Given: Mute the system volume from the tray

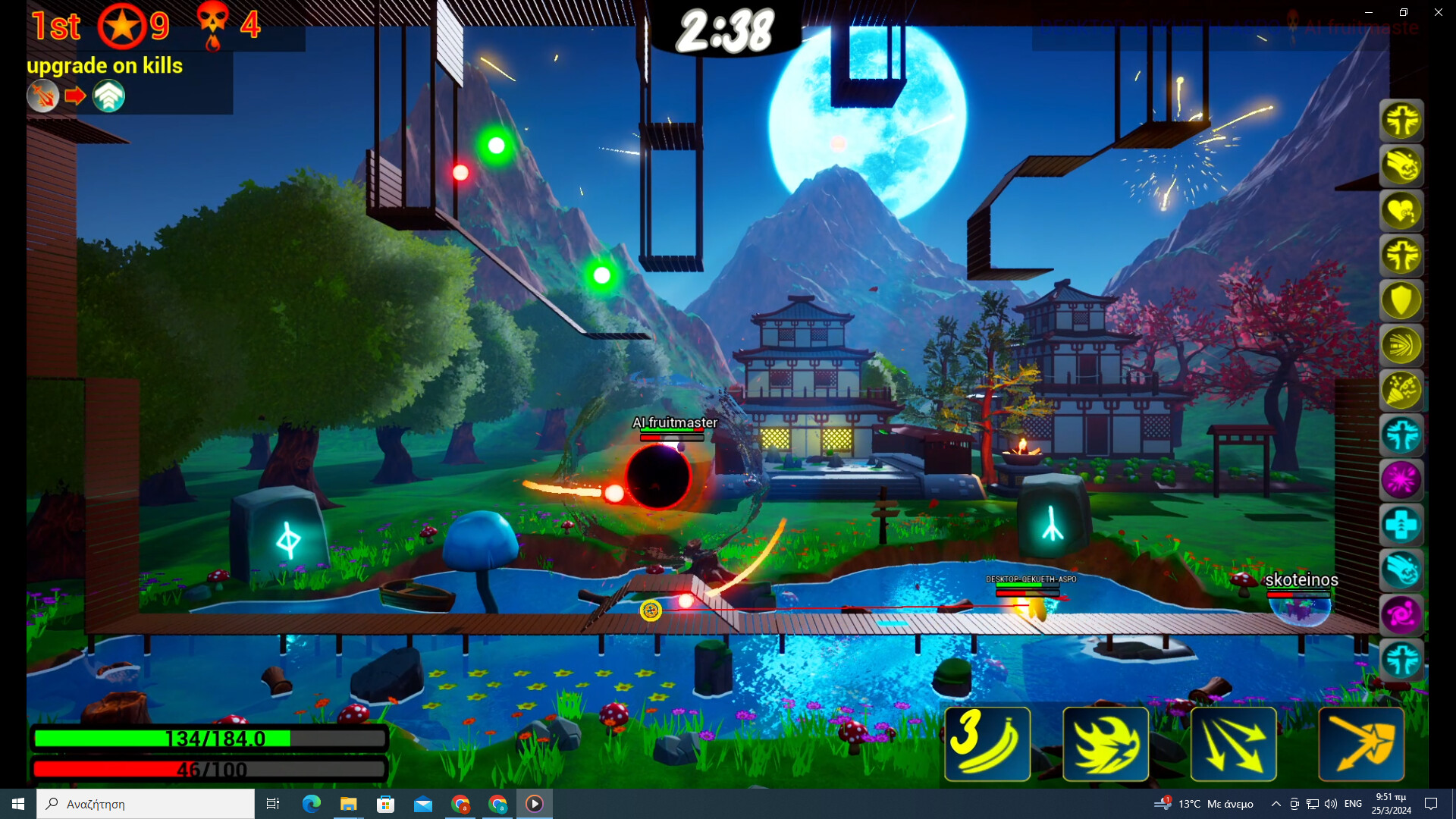Looking at the screenshot, I should (x=1330, y=804).
